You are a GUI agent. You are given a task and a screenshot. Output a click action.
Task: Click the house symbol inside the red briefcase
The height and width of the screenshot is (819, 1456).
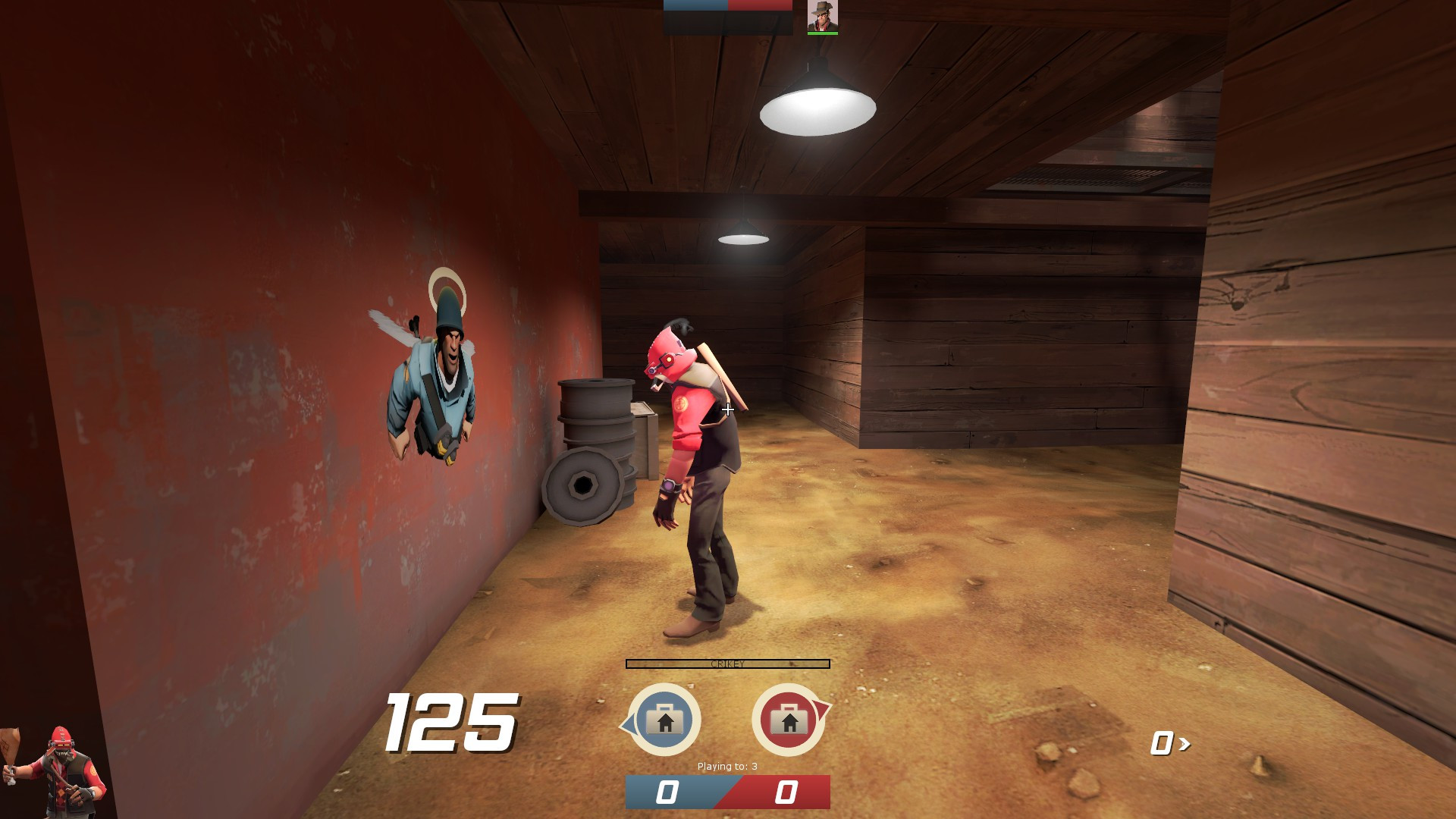(789, 724)
